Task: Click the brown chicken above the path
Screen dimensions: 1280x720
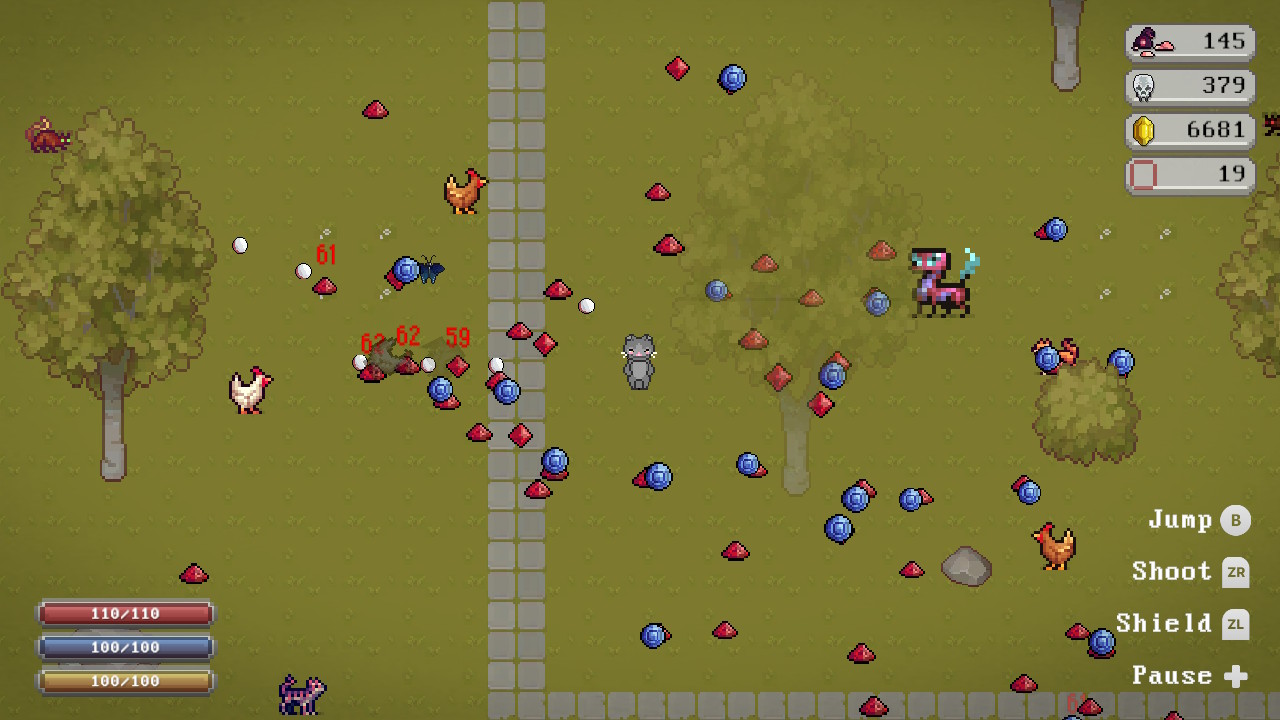Action: (x=464, y=192)
